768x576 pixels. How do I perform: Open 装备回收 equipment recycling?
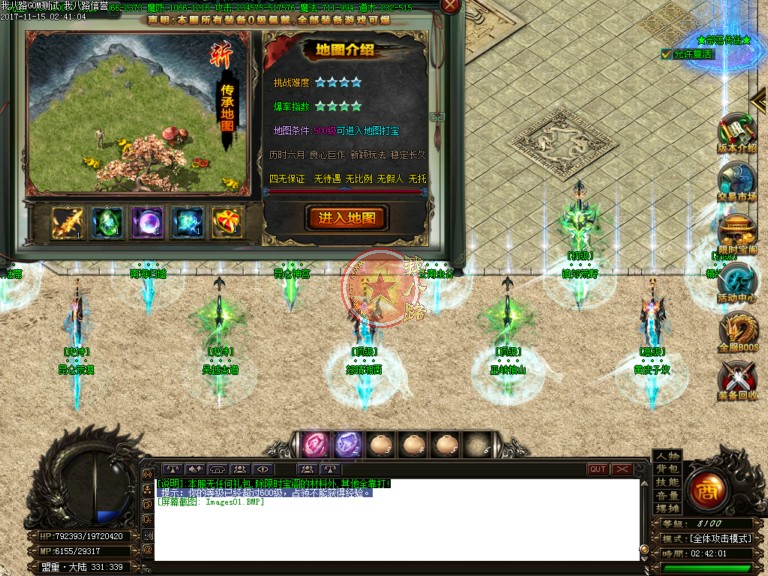738,380
